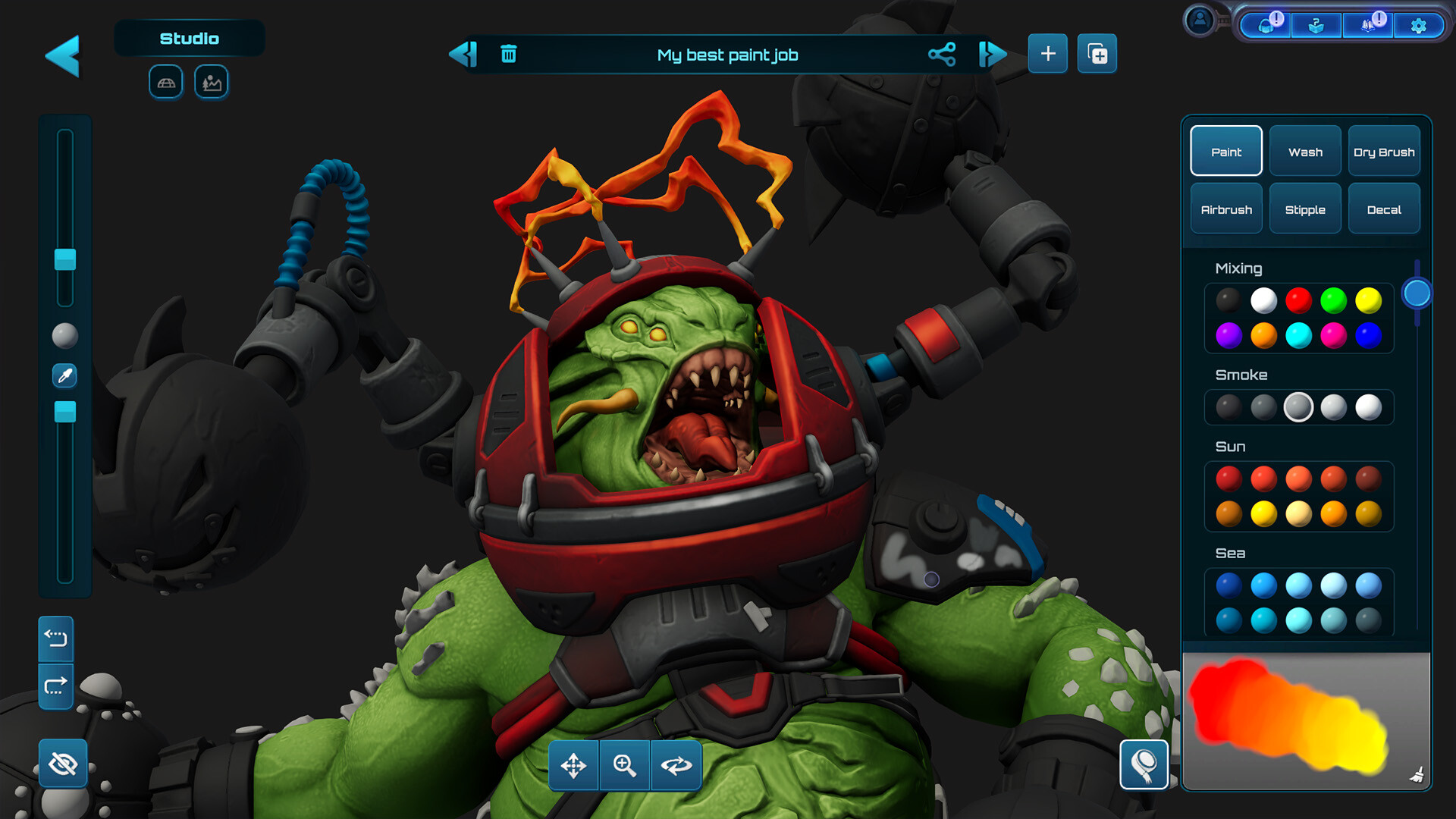Image resolution: width=1456 pixels, height=819 pixels.
Task: Expand the Sea color collection
Action: pyautogui.click(x=1228, y=553)
